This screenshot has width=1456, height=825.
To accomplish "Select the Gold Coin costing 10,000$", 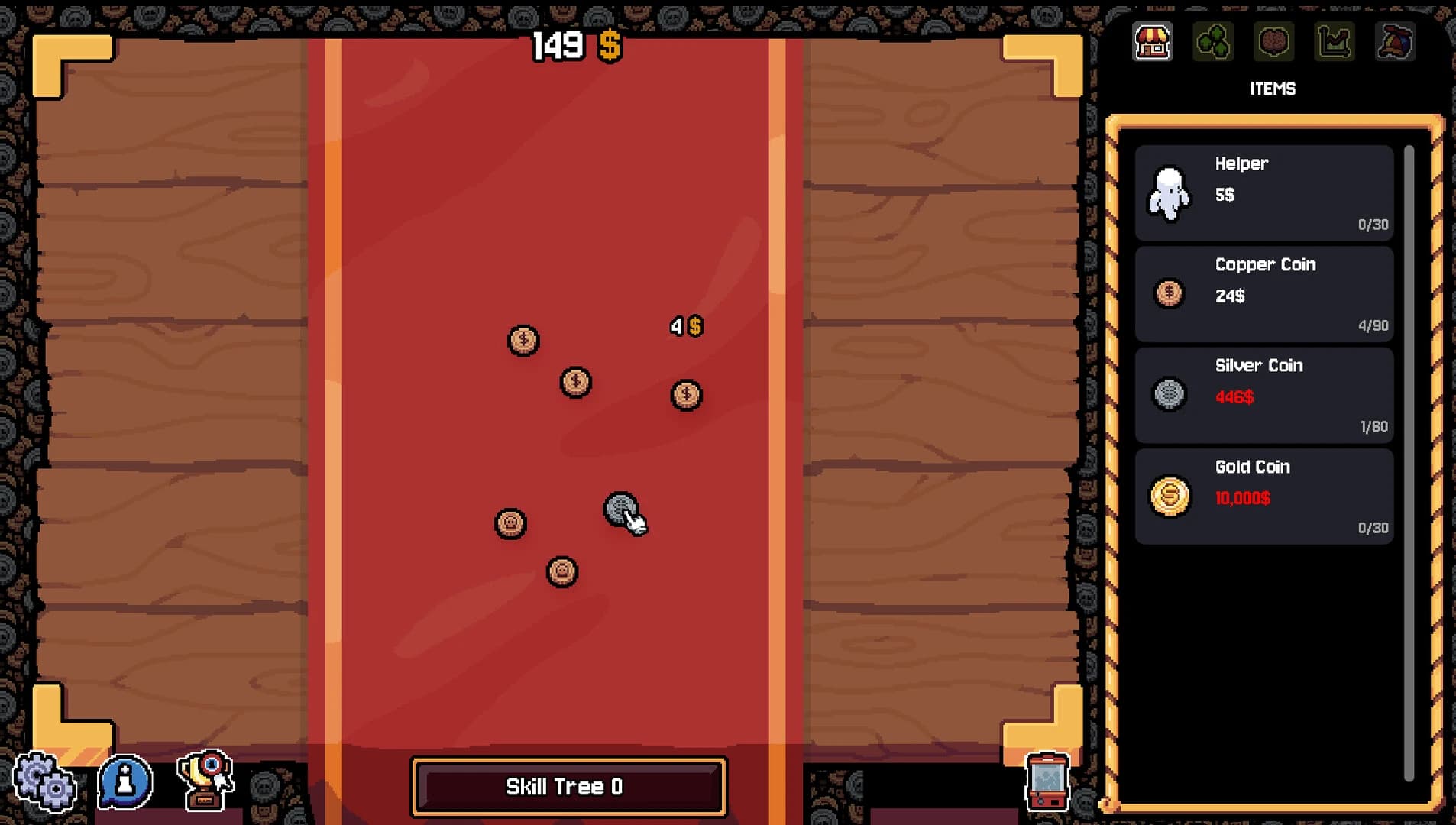I will tap(1264, 496).
